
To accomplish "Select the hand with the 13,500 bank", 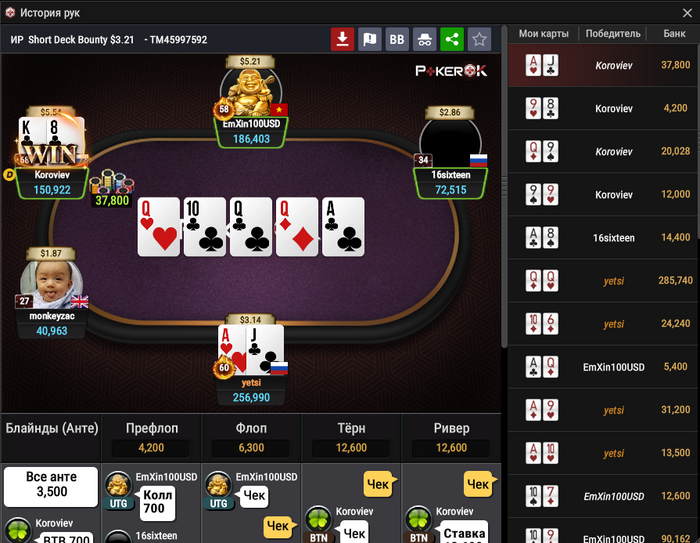I will point(604,453).
